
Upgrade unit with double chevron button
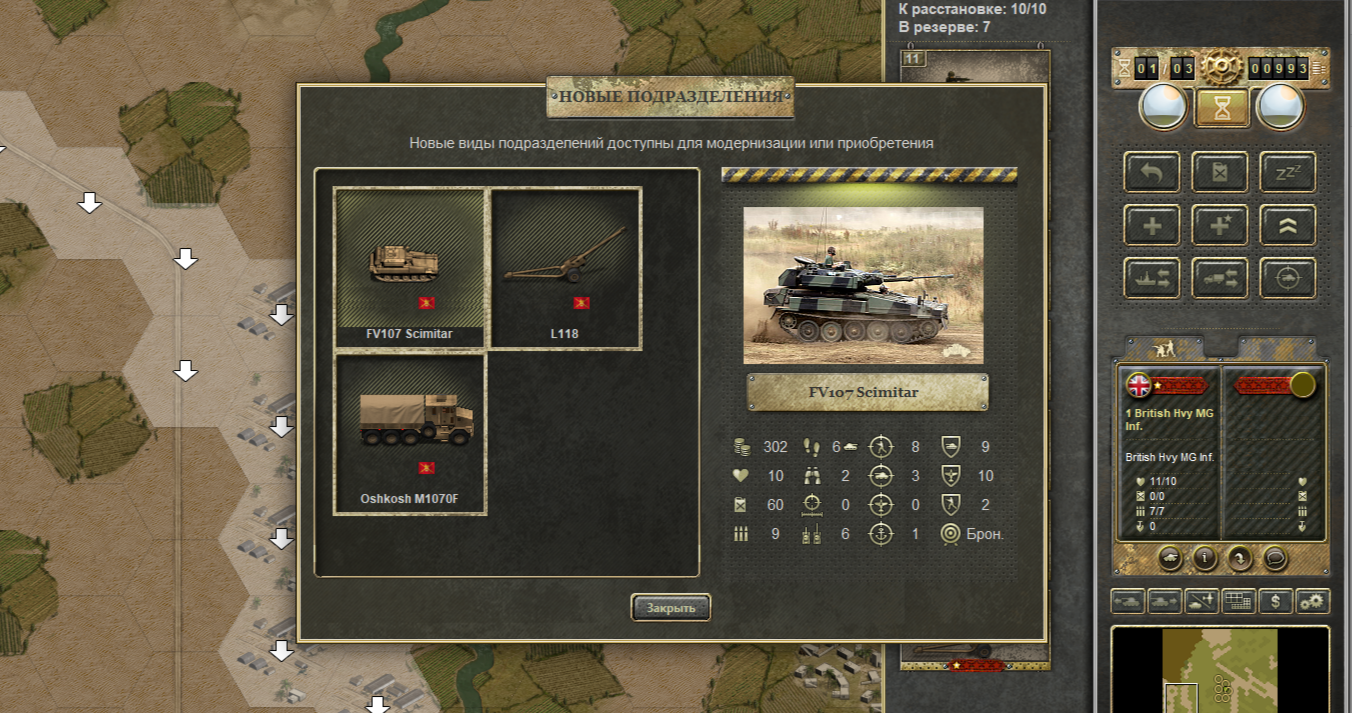(x=1287, y=225)
